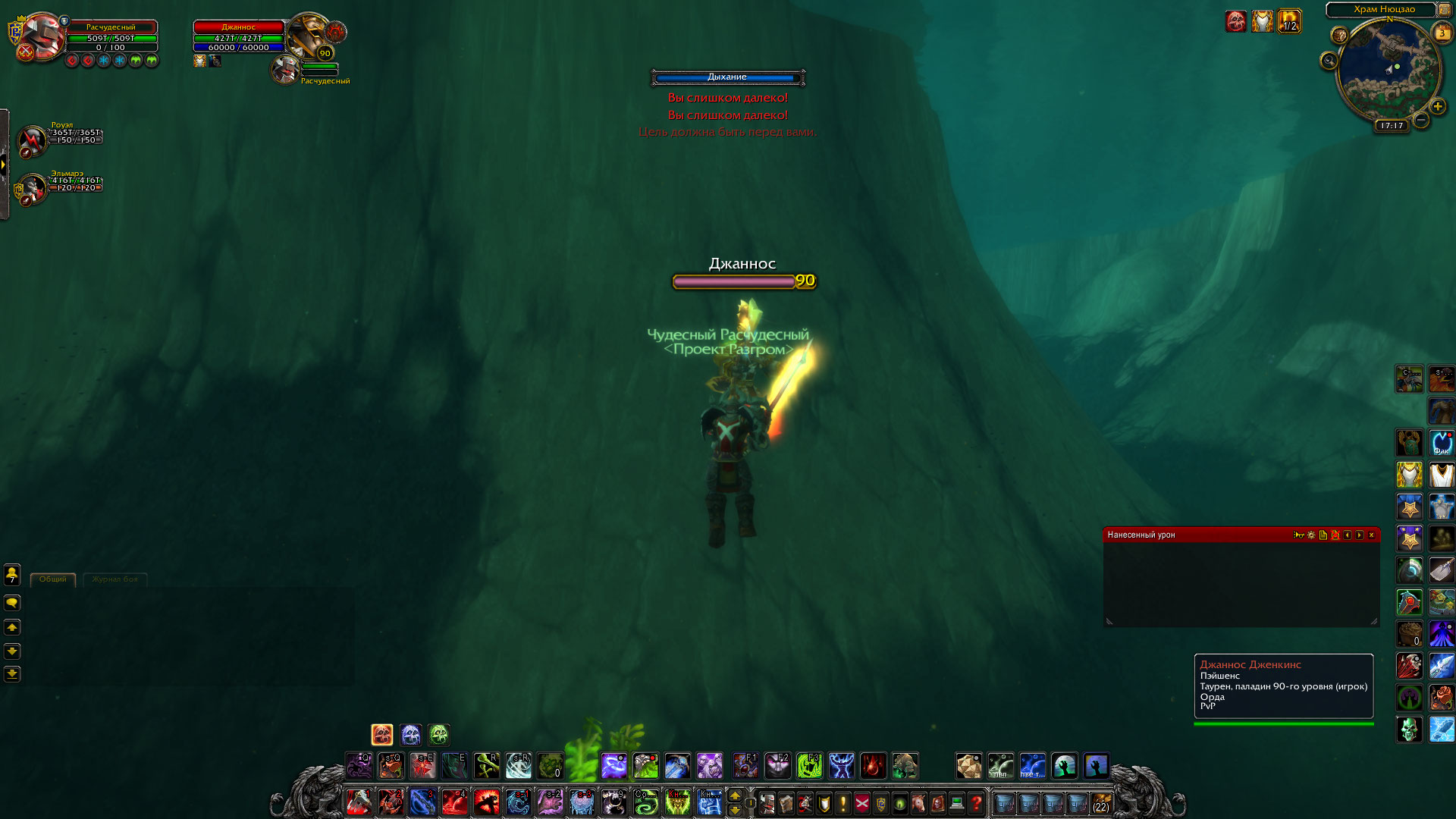The width and height of the screenshot is (1456, 819).
Task: Open the calendar button showing day 3
Action: point(1442,33)
